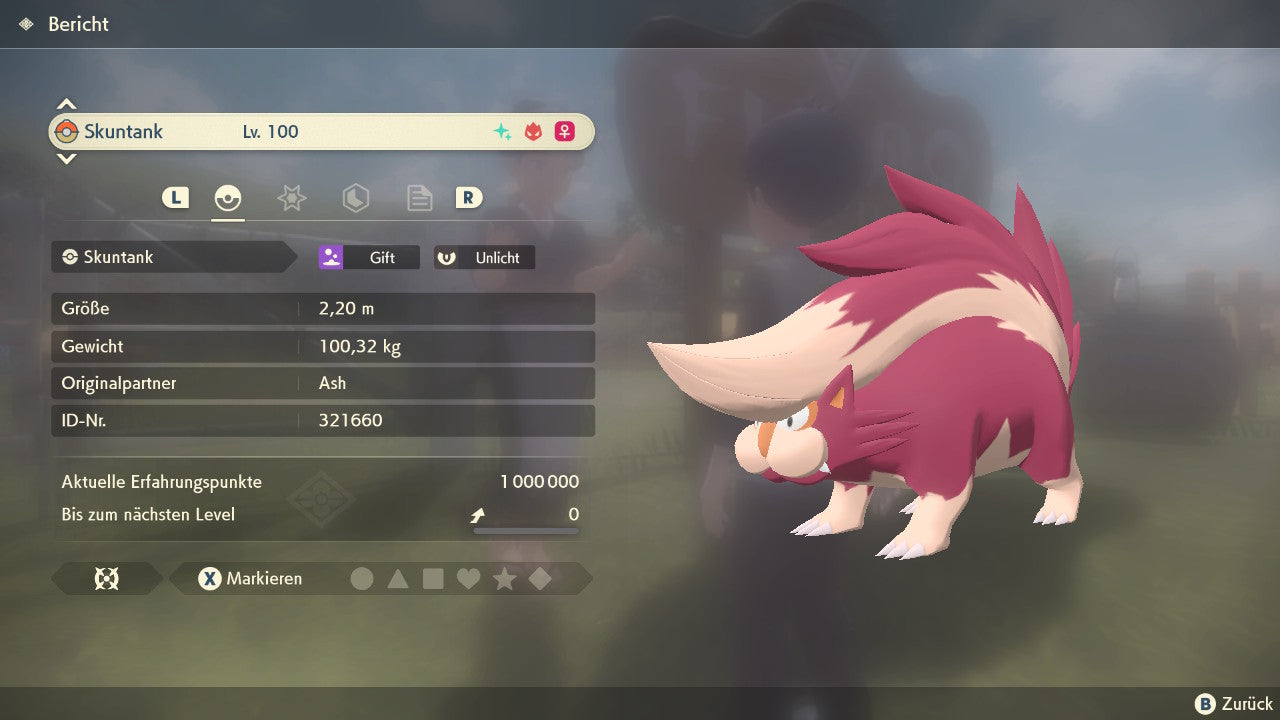Show the document notes tab

(x=419, y=198)
